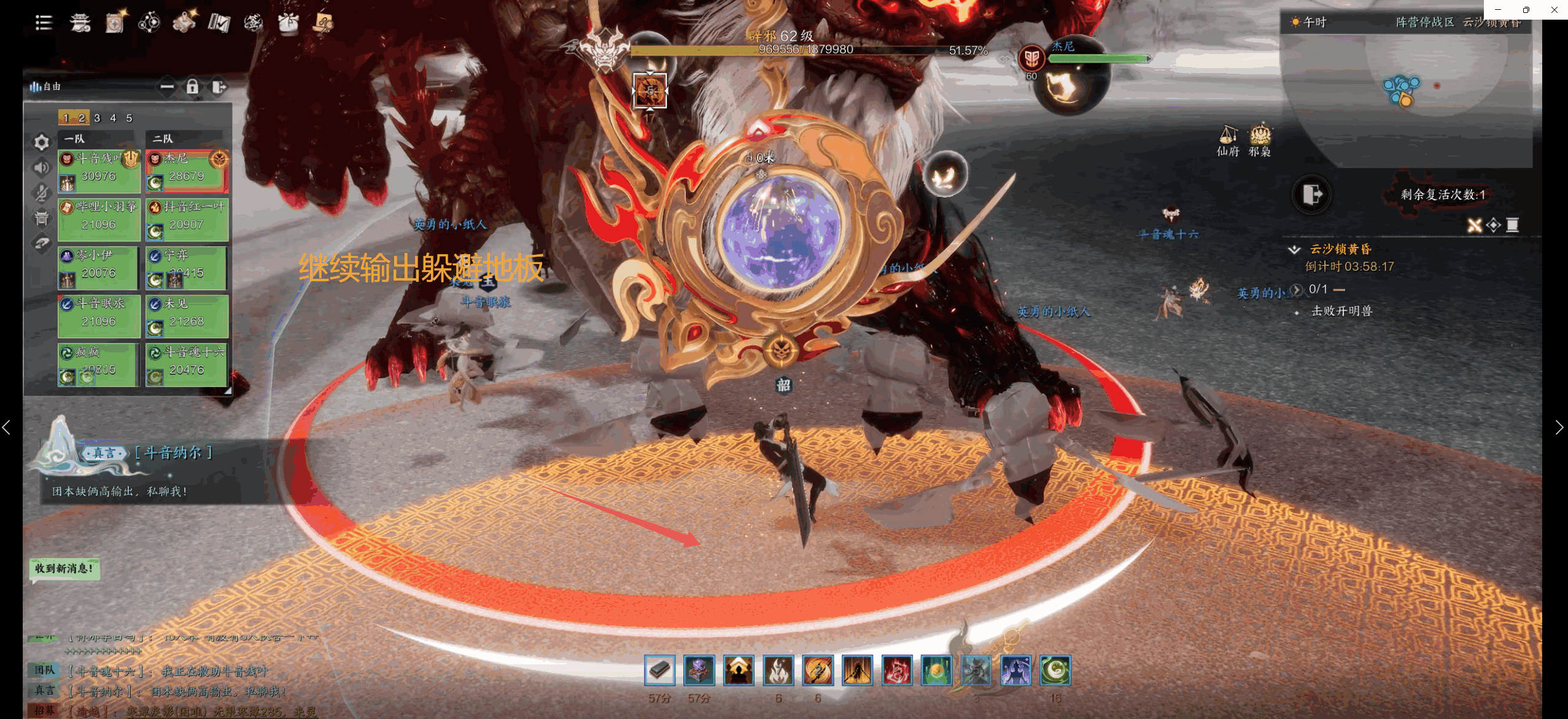
Task: Click the lock icon on raid panel
Action: click(x=192, y=87)
